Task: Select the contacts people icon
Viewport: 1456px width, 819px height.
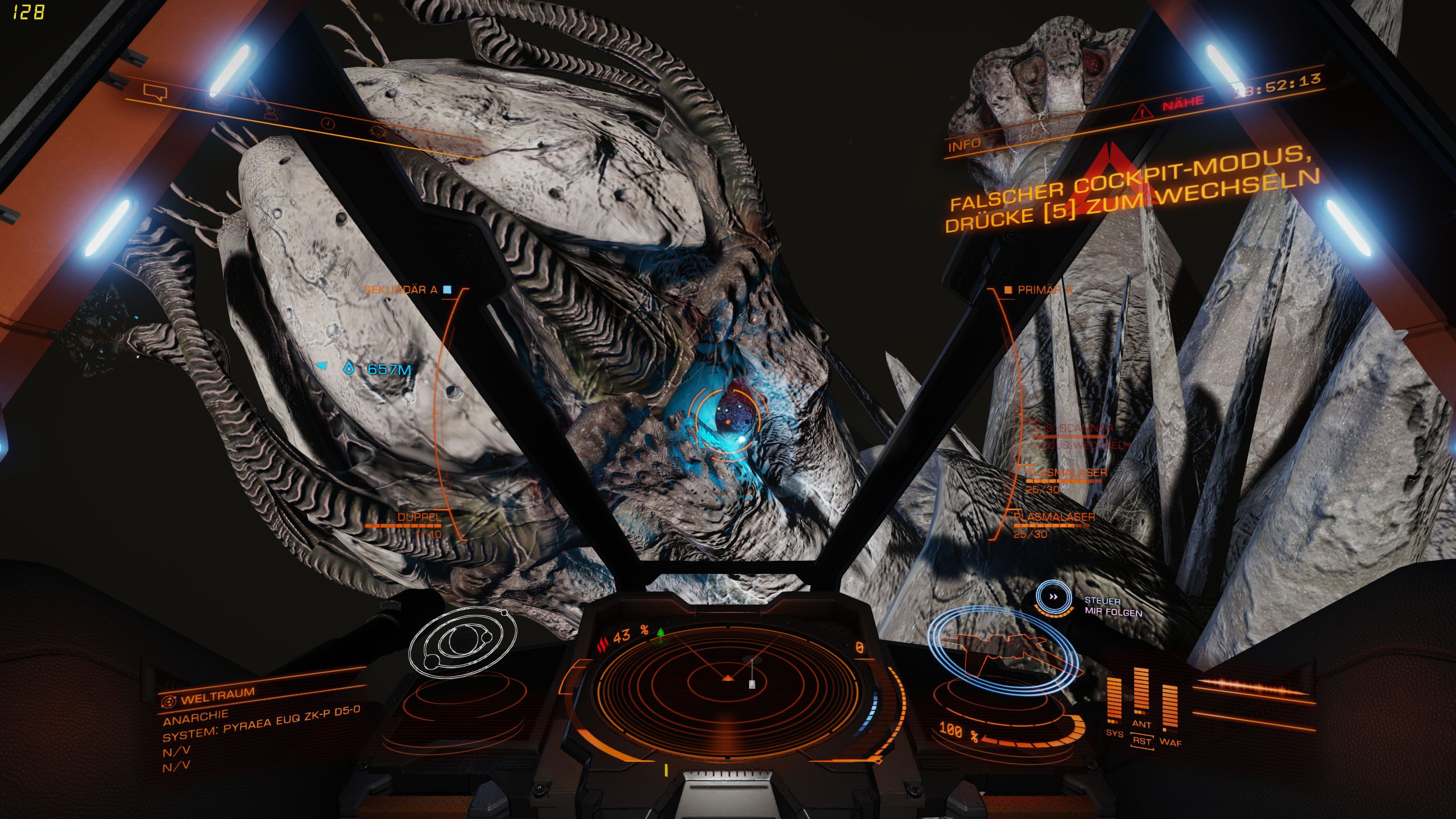Action: click(273, 114)
